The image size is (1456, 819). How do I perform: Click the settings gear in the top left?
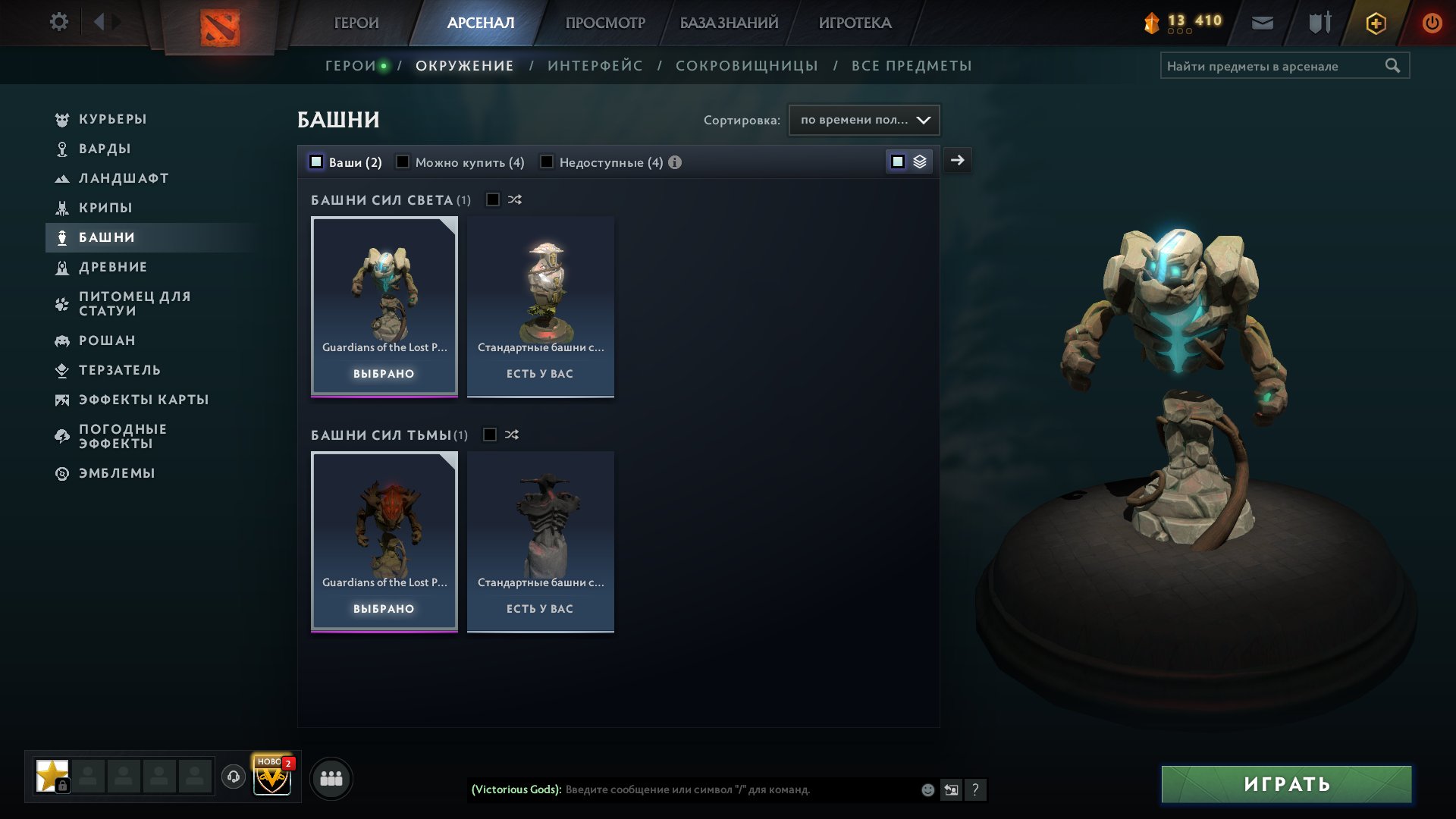(x=58, y=23)
